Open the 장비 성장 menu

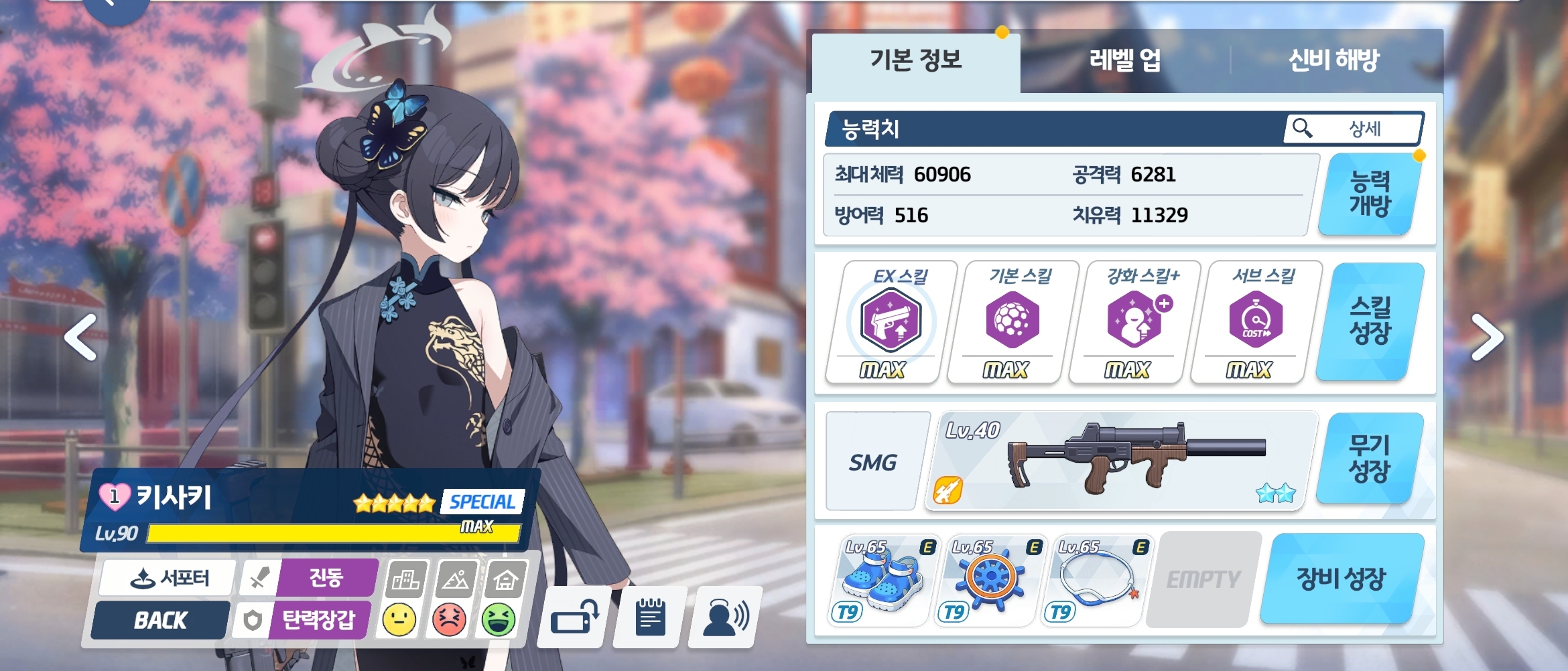coord(1341,579)
